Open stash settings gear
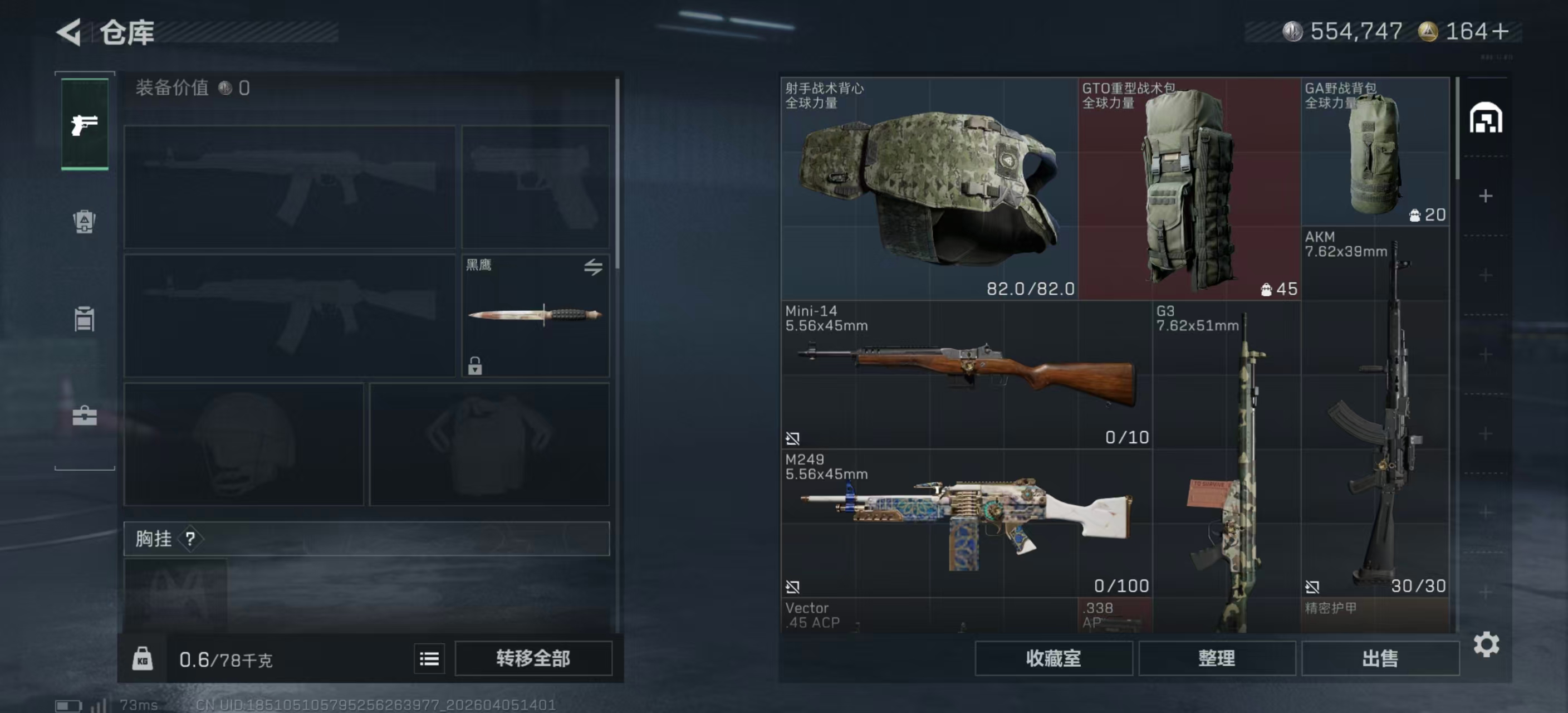The width and height of the screenshot is (1568, 713). pyautogui.click(x=1486, y=644)
